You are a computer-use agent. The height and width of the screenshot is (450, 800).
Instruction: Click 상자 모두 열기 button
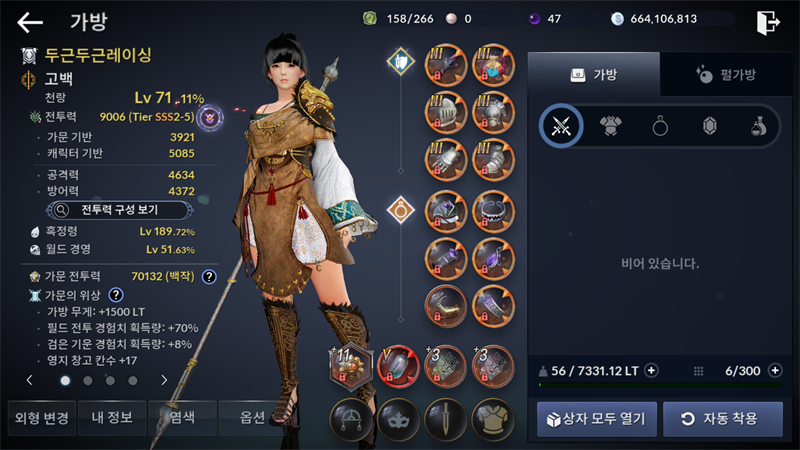click(x=597, y=418)
